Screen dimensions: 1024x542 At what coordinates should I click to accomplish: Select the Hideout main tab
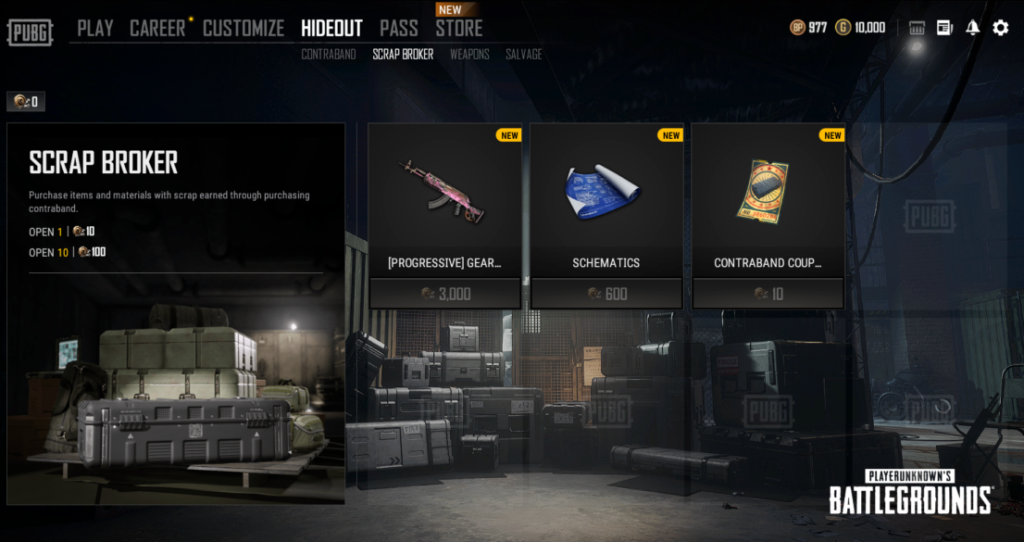coord(331,28)
